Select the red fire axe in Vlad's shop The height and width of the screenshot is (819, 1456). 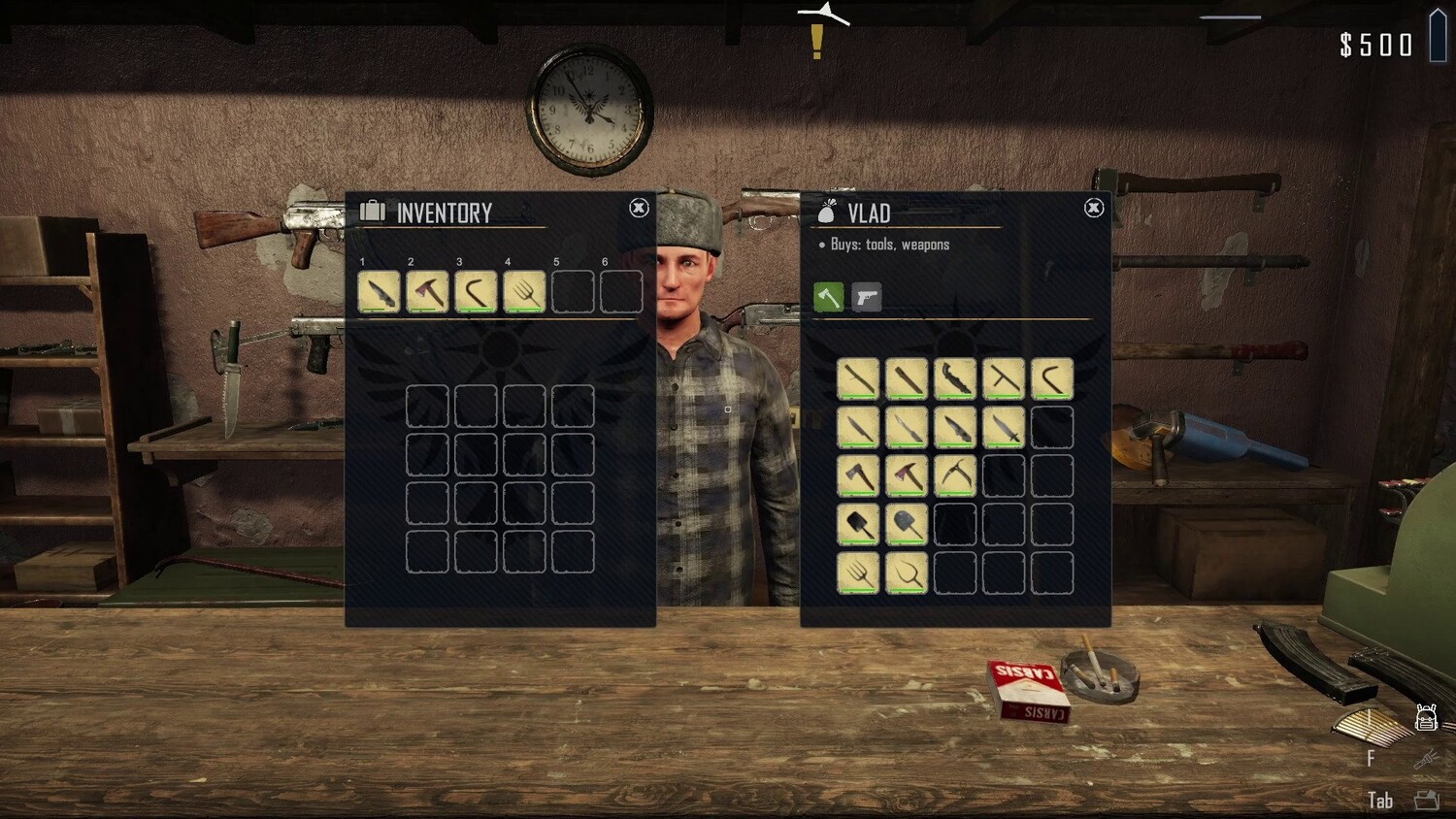point(907,475)
